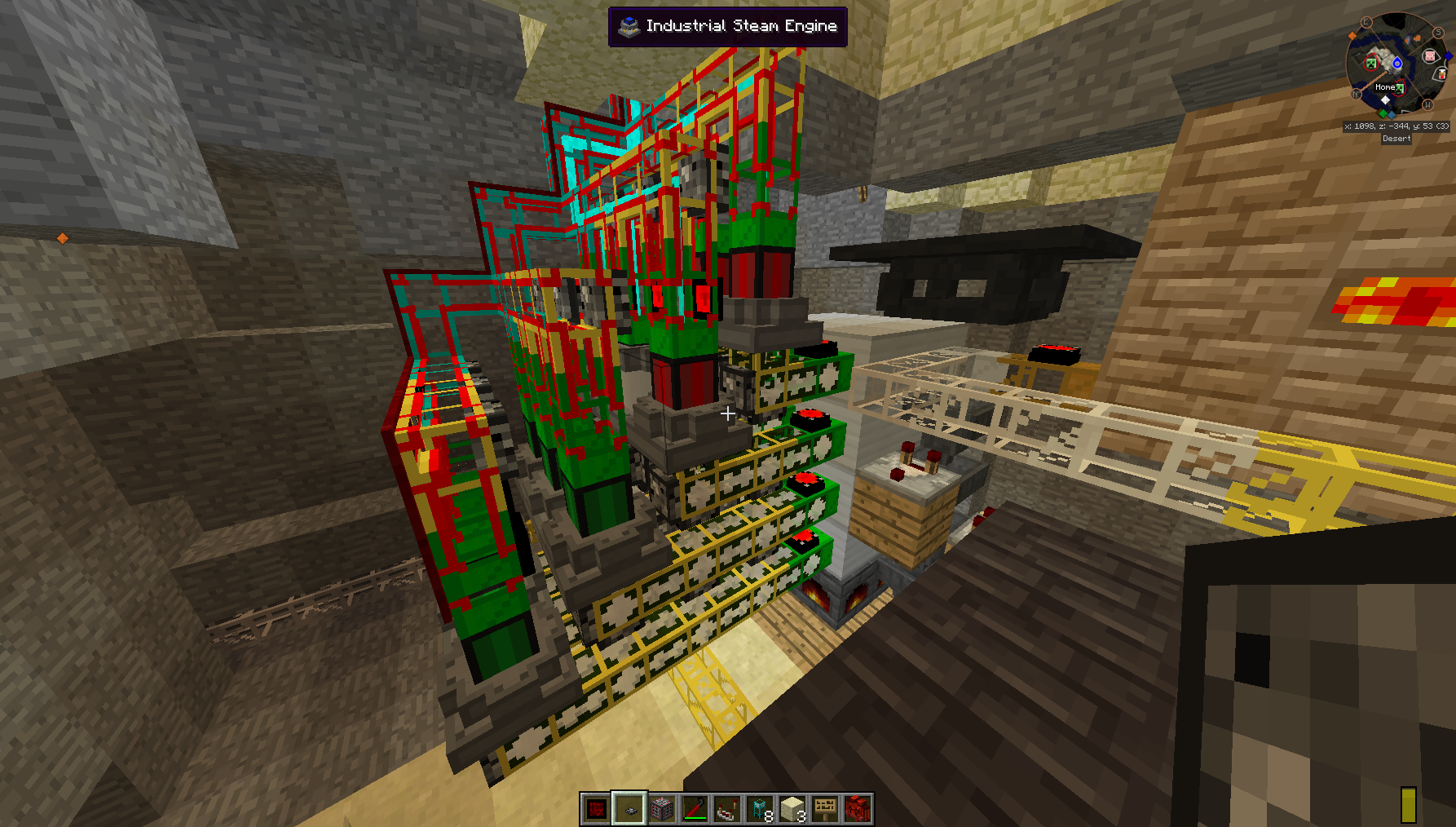Screen dimensions: 1456x827
Task: Click the engine icon inside the tooltip
Action: click(628, 25)
